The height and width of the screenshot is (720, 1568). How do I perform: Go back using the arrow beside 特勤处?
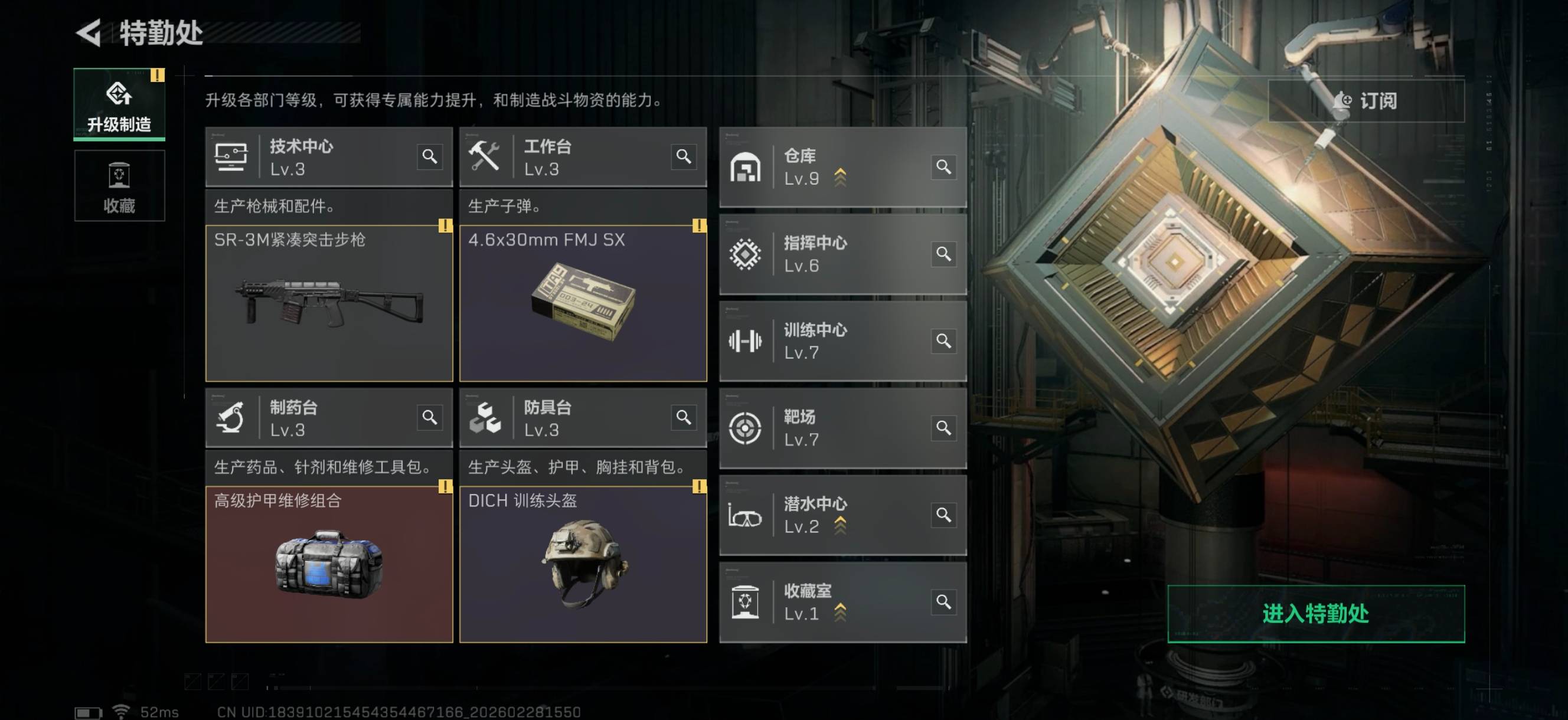[x=90, y=33]
